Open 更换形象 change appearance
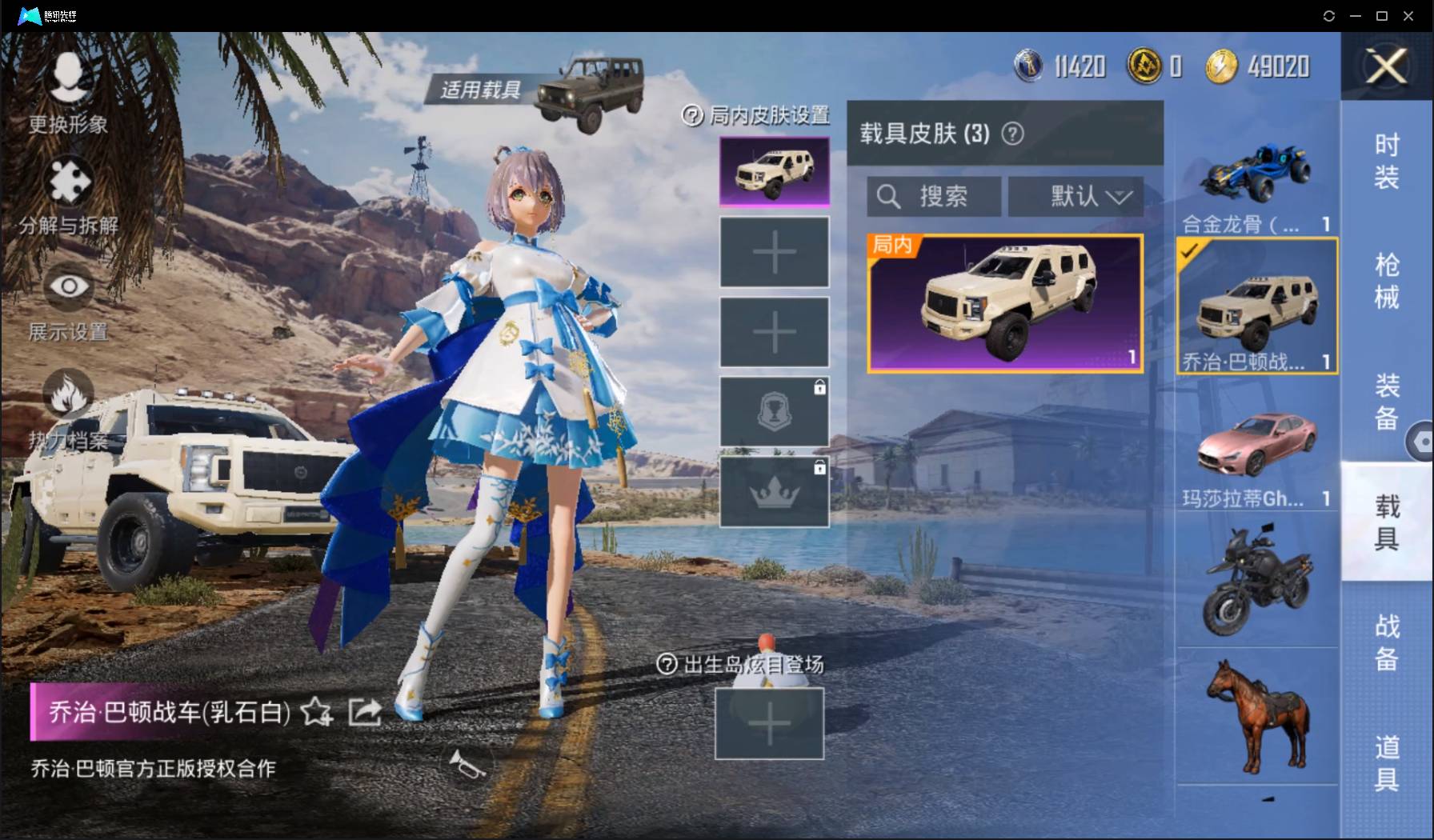The image size is (1434, 840). [x=68, y=92]
